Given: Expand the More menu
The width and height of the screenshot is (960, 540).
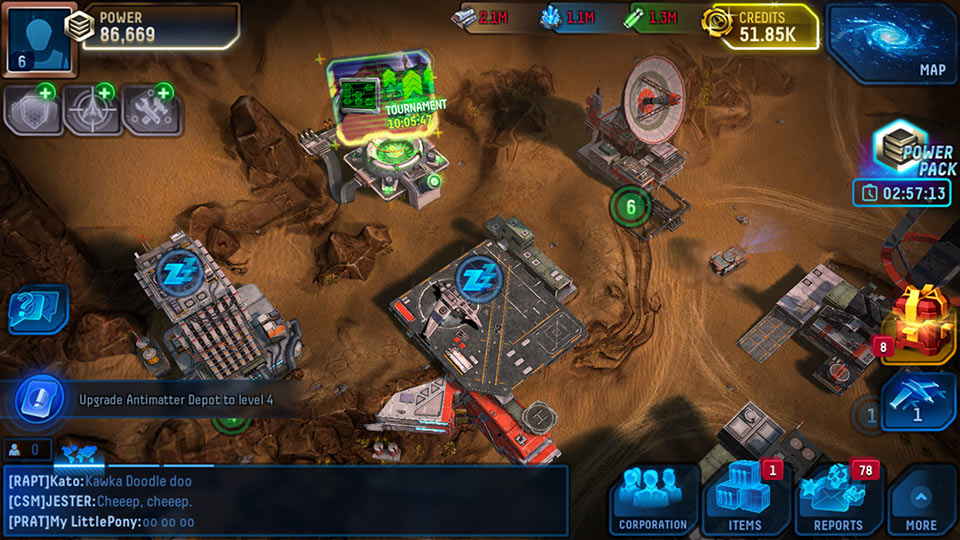Looking at the screenshot, I should pyautogui.click(x=921, y=500).
